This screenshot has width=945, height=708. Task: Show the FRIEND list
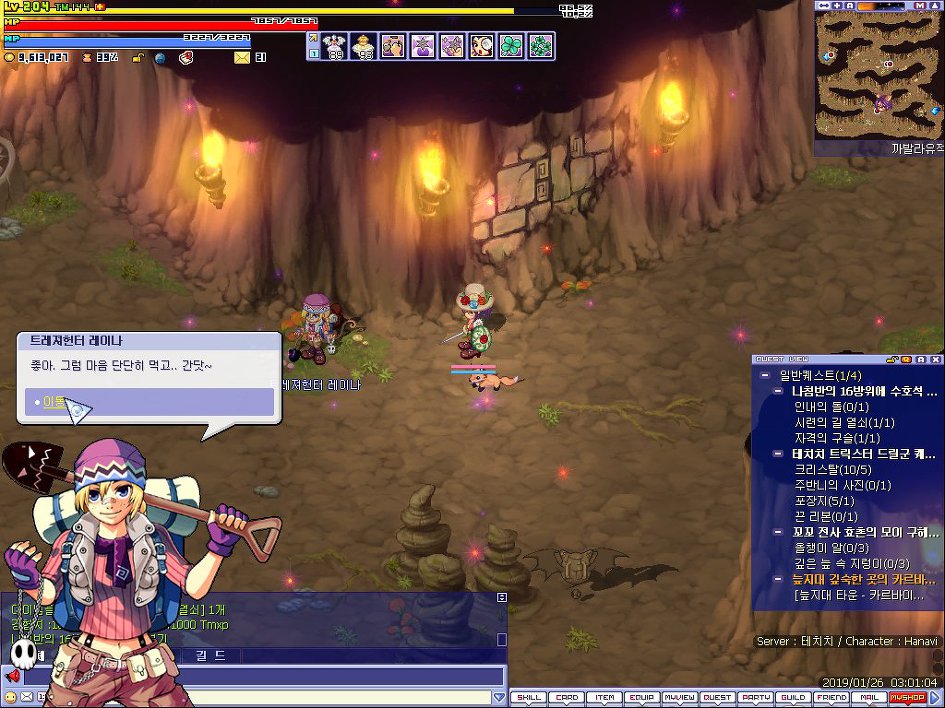coord(831,697)
